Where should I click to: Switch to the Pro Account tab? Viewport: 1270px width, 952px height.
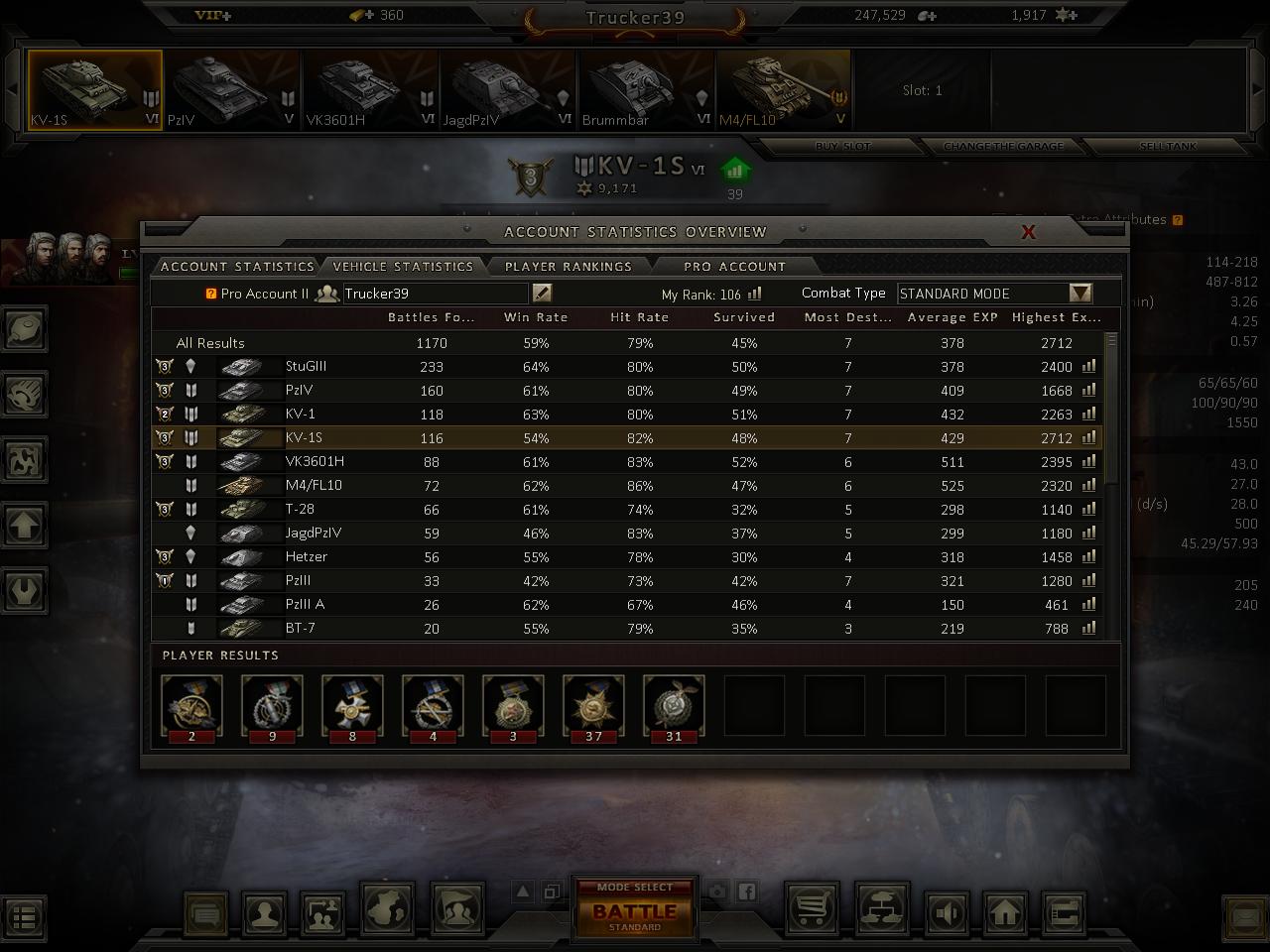[734, 267]
